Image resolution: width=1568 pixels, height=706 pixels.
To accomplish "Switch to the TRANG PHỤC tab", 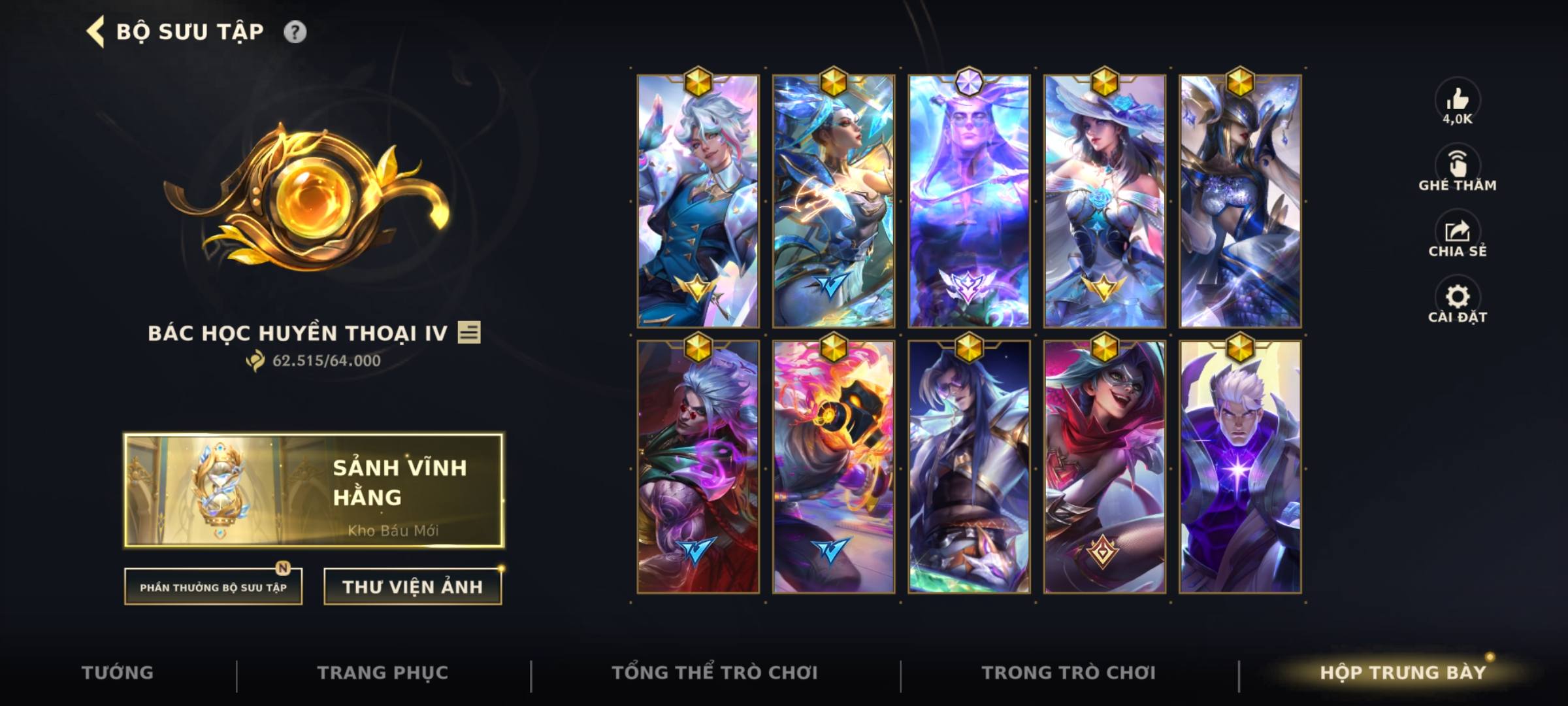I will click(384, 671).
